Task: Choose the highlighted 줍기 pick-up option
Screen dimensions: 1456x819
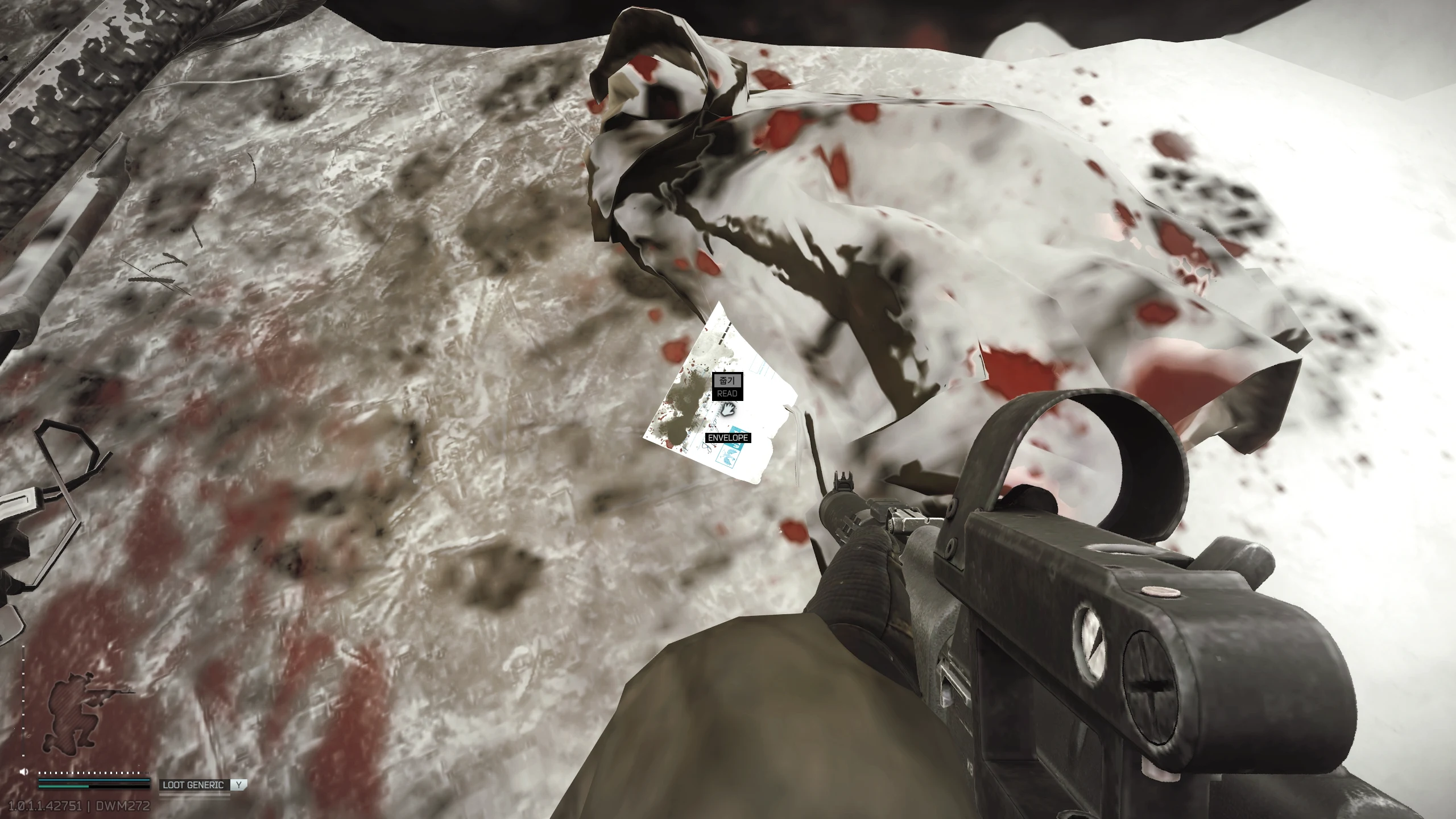Action: click(727, 380)
